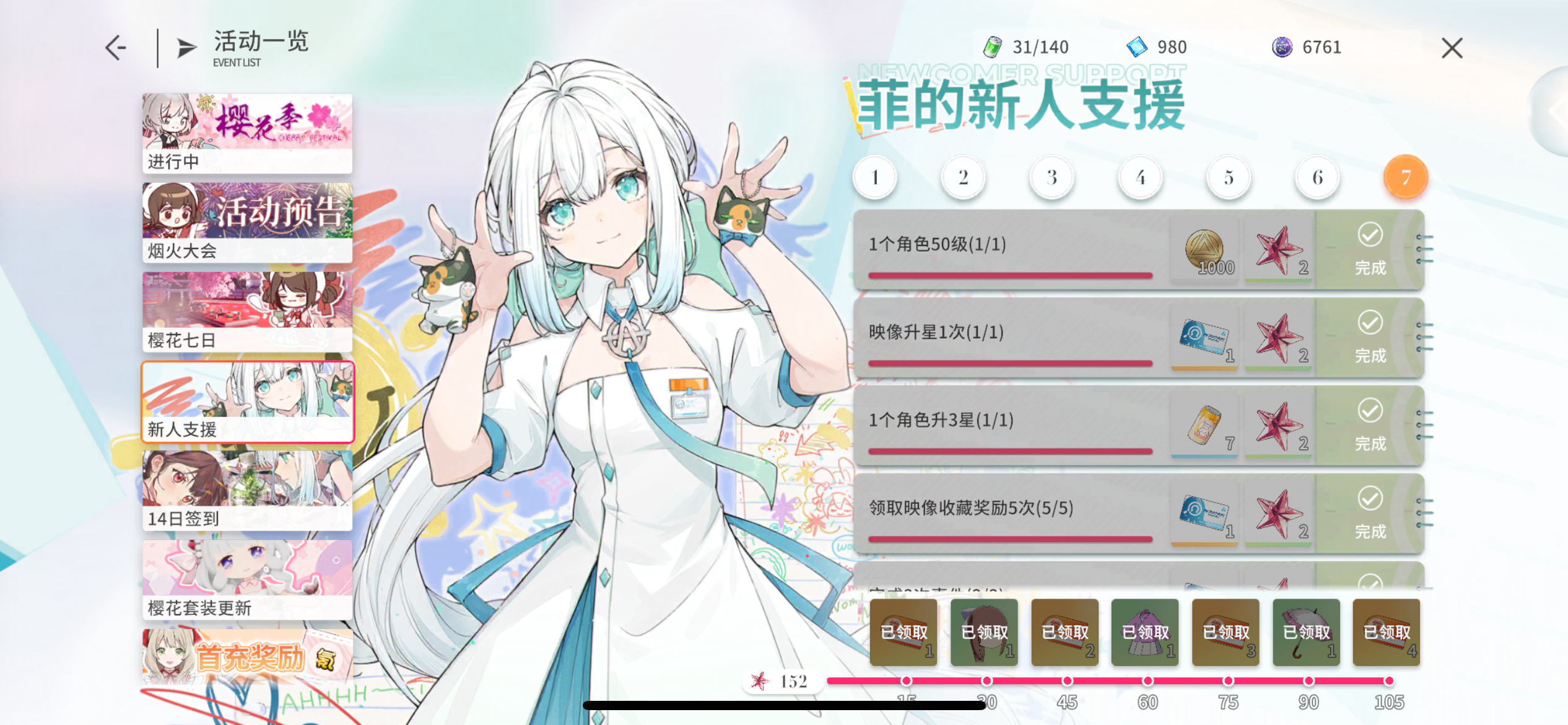Click the checkmark on 领取映像收藏奖励5次 task
Image resolution: width=1568 pixels, height=725 pixels.
tap(1370, 499)
